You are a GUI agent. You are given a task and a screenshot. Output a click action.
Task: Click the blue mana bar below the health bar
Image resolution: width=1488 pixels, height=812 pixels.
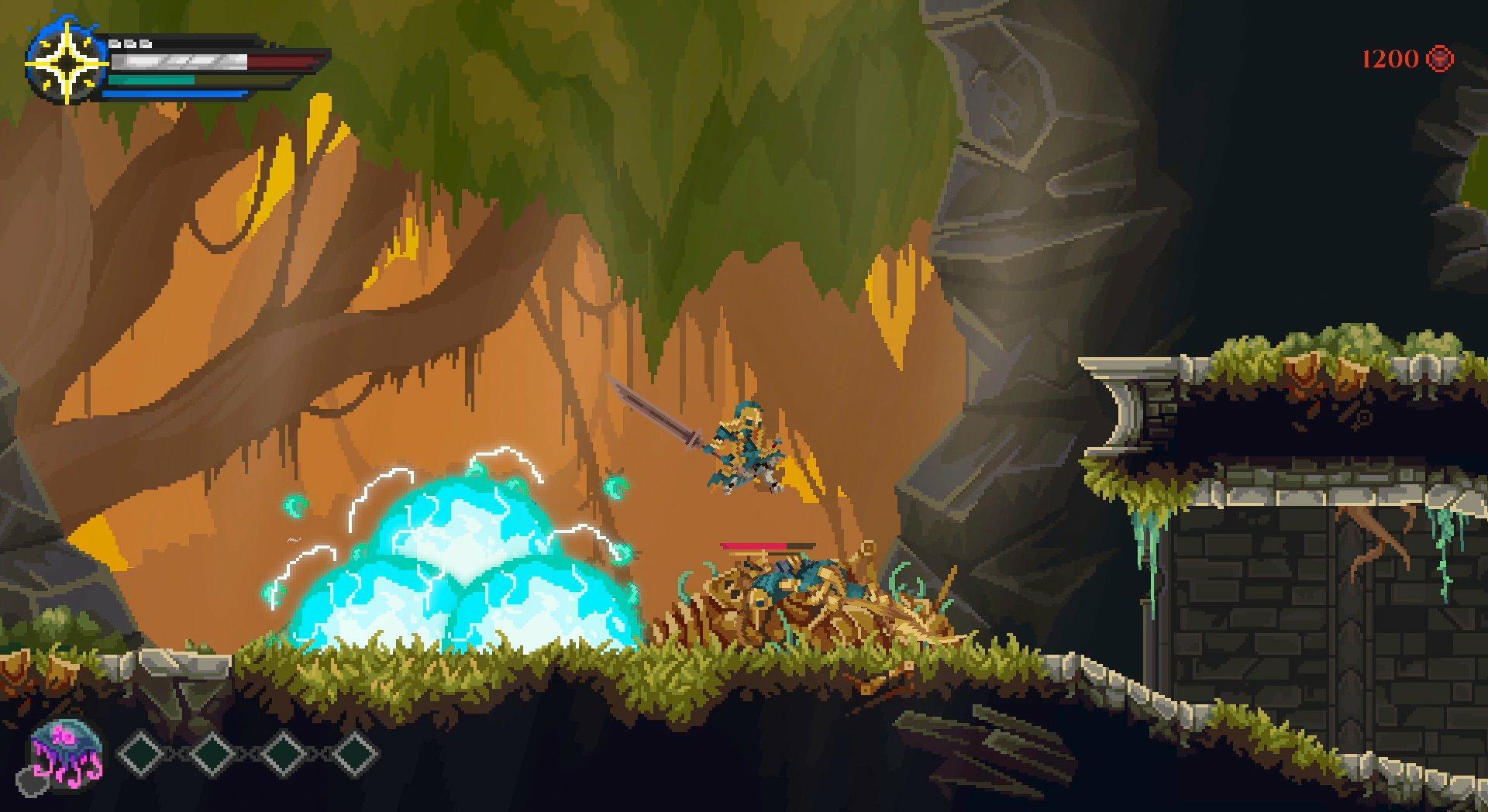coord(174,94)
